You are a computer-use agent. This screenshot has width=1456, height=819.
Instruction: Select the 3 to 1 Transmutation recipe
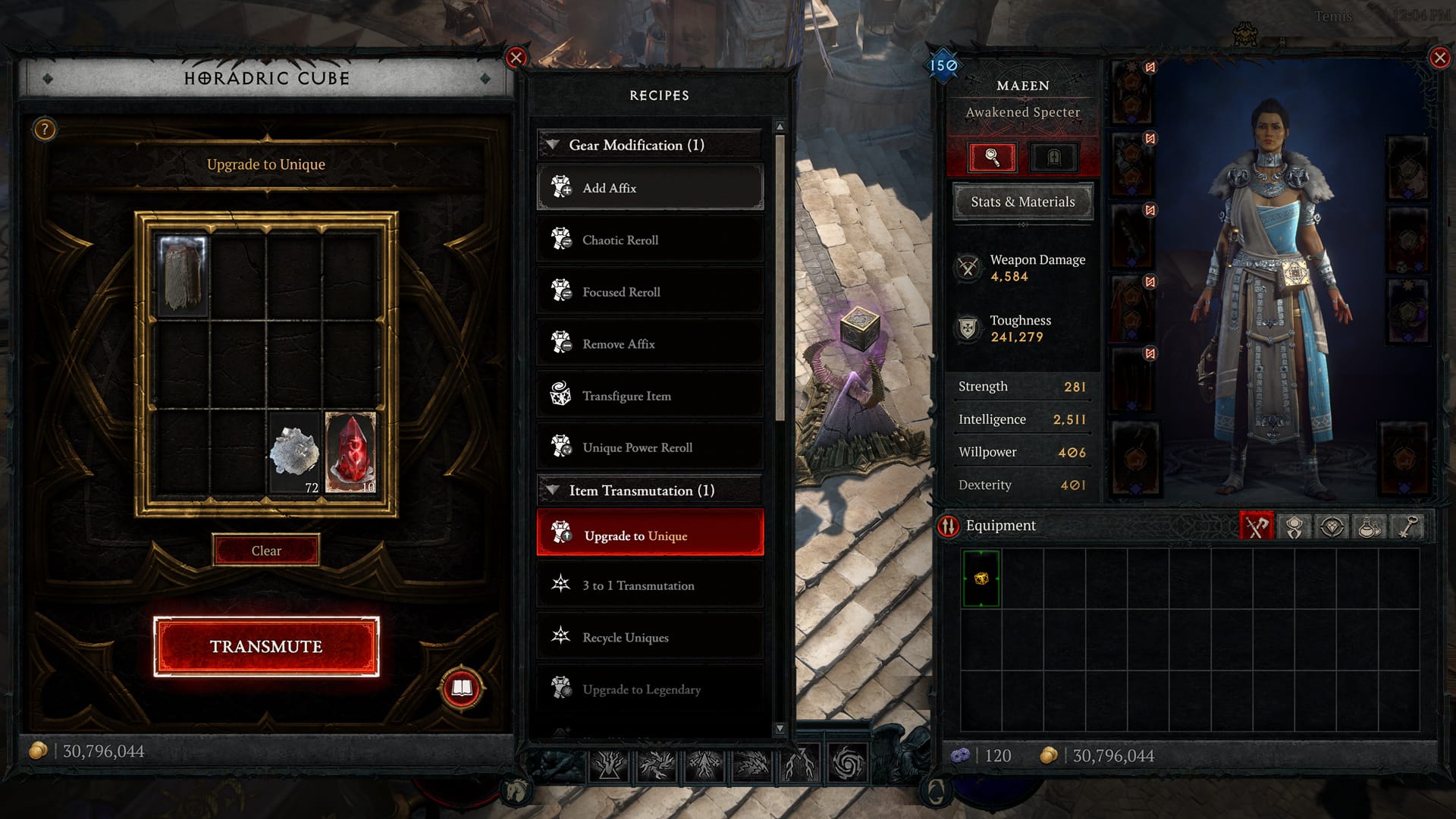(x=650, y=585)
